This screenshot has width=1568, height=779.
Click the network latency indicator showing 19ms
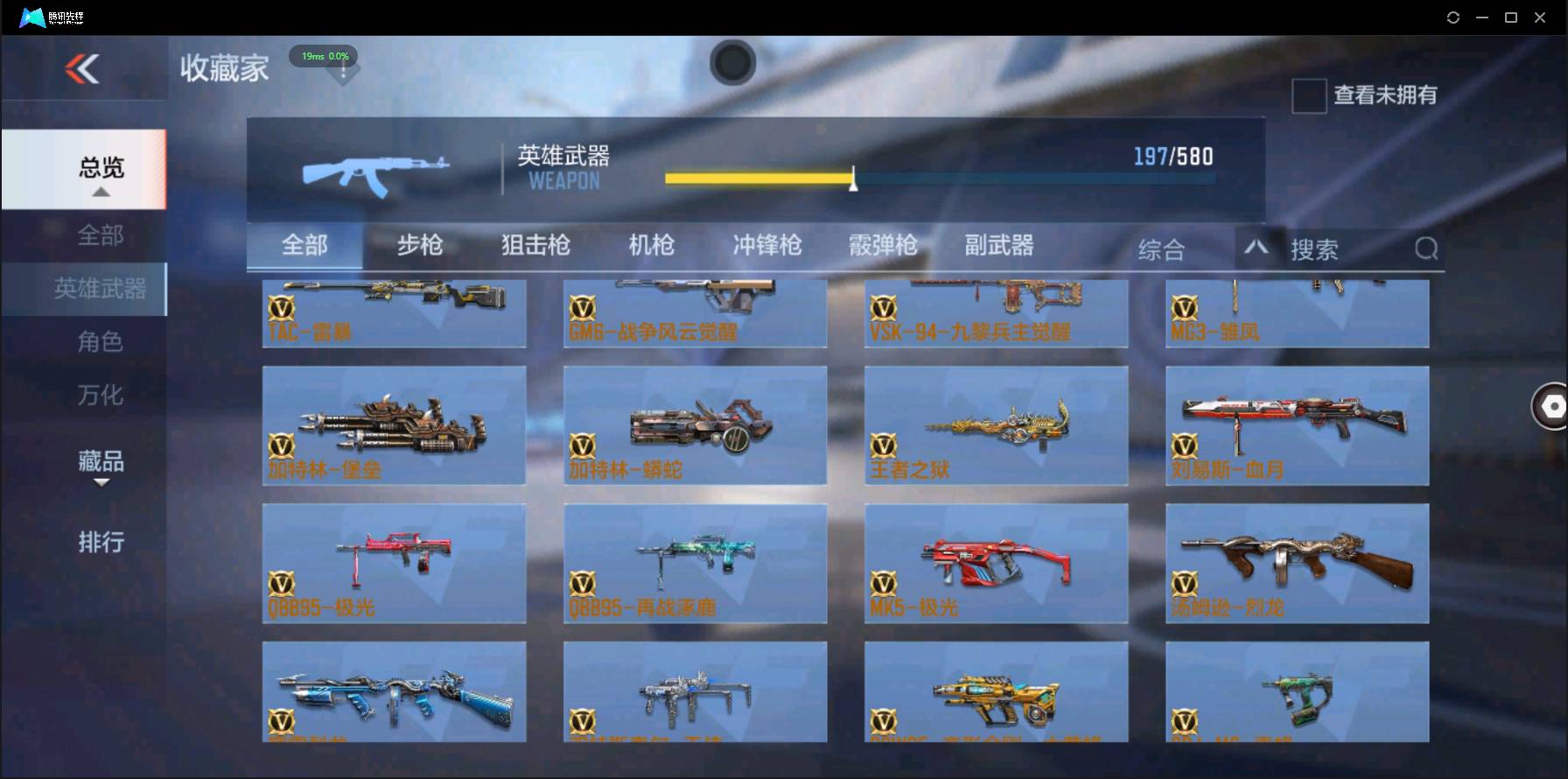point(324,55)
